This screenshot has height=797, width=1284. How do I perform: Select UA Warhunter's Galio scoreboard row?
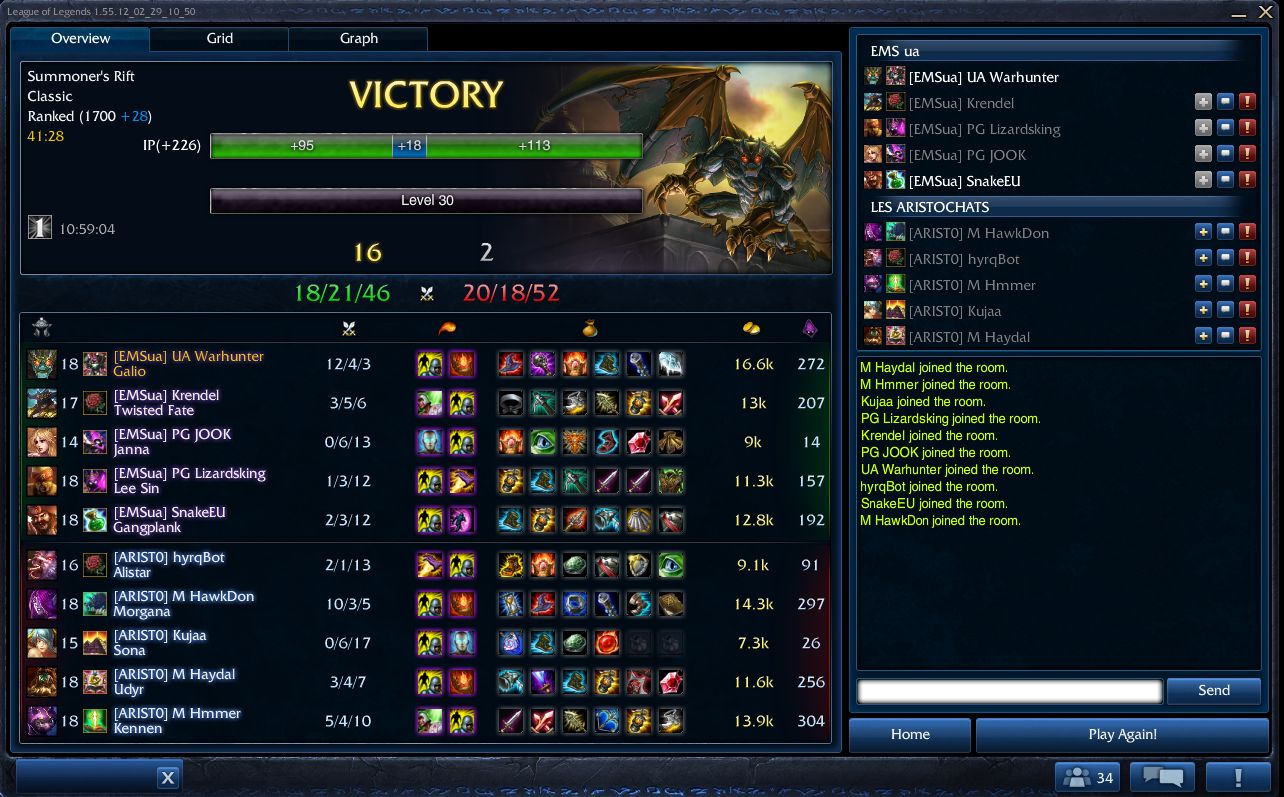(x=425, y=364)
